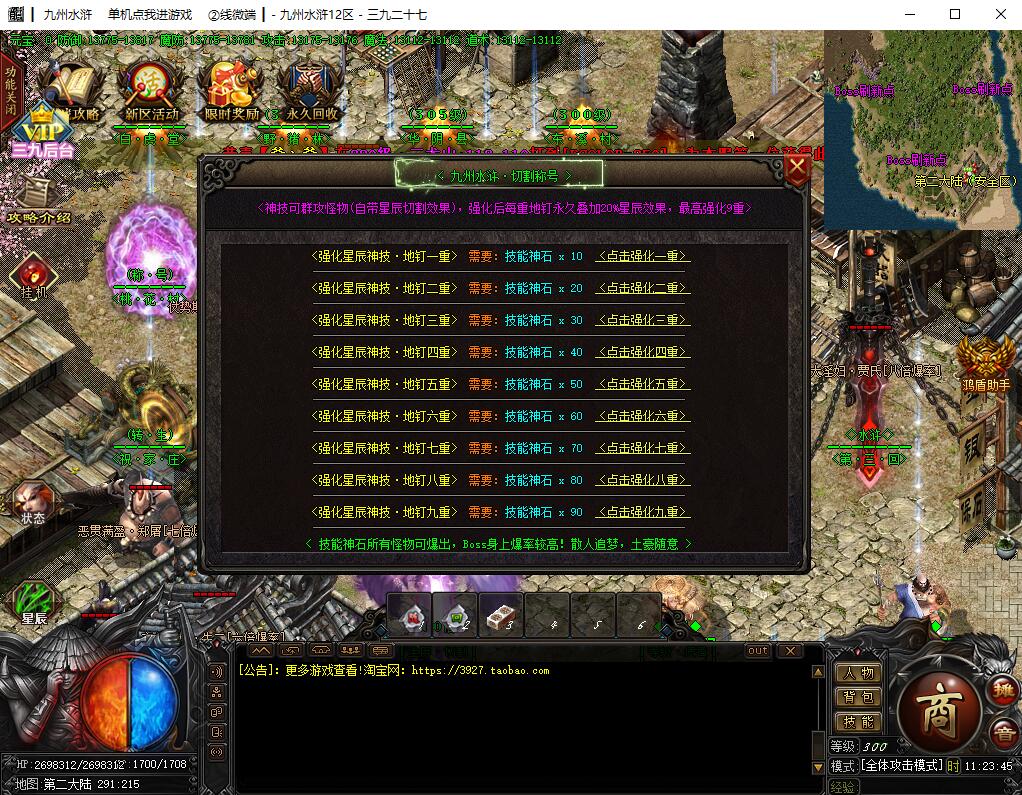Activate the 点击强化七重 upgrade link
The width and height of the screenshot is (1022, 795).
(643, 448)
